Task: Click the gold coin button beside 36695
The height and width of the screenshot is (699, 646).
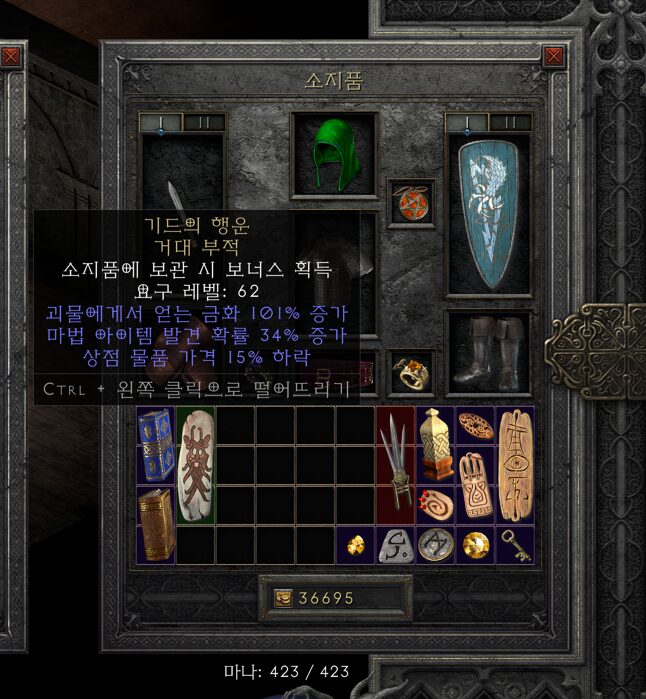Action: (283, 598)
